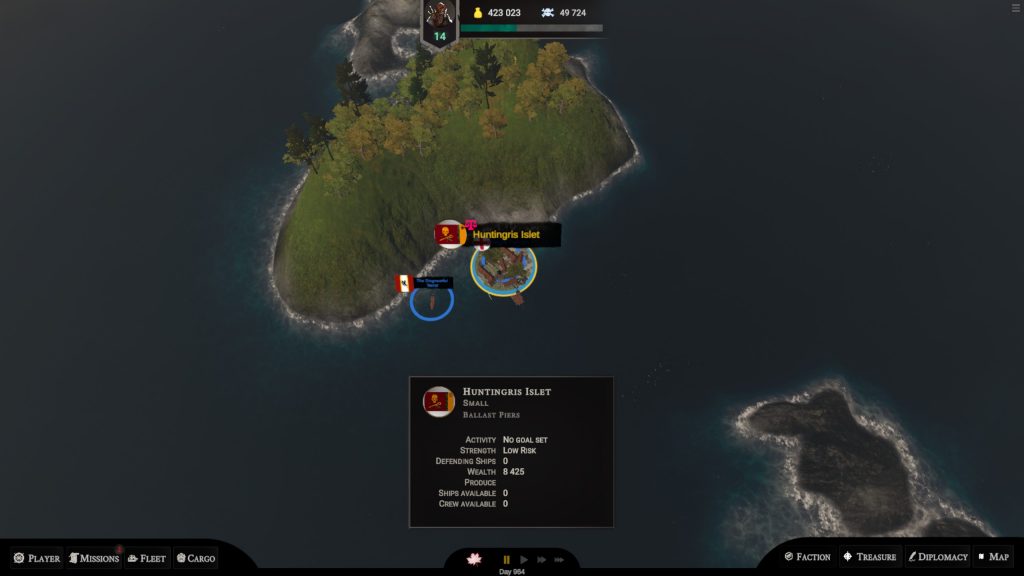
Task: Click the yellow pause button
Action: coord(506,560)
